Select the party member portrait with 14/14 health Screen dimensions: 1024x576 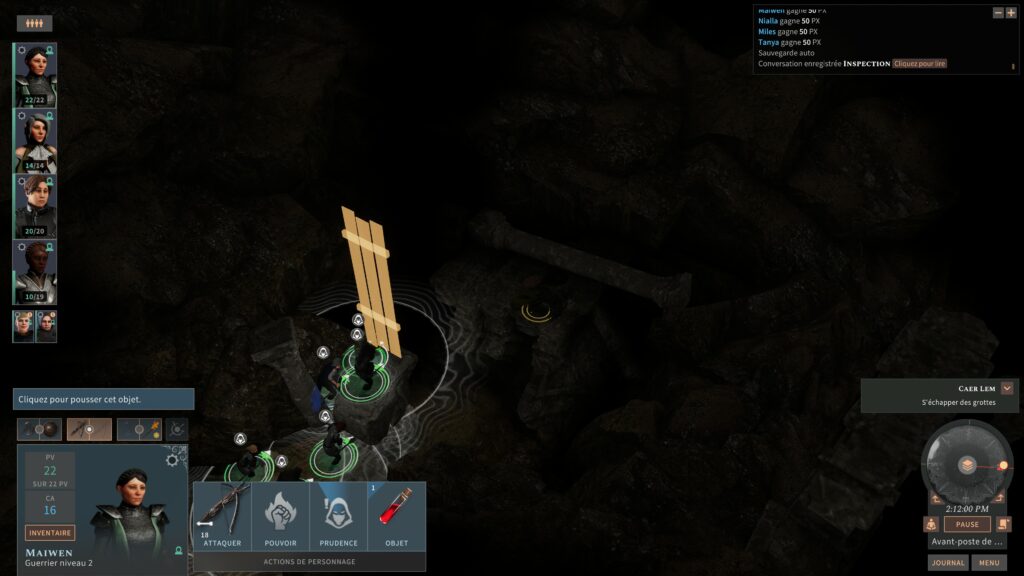pyautogui.click(x=35, y=141)
